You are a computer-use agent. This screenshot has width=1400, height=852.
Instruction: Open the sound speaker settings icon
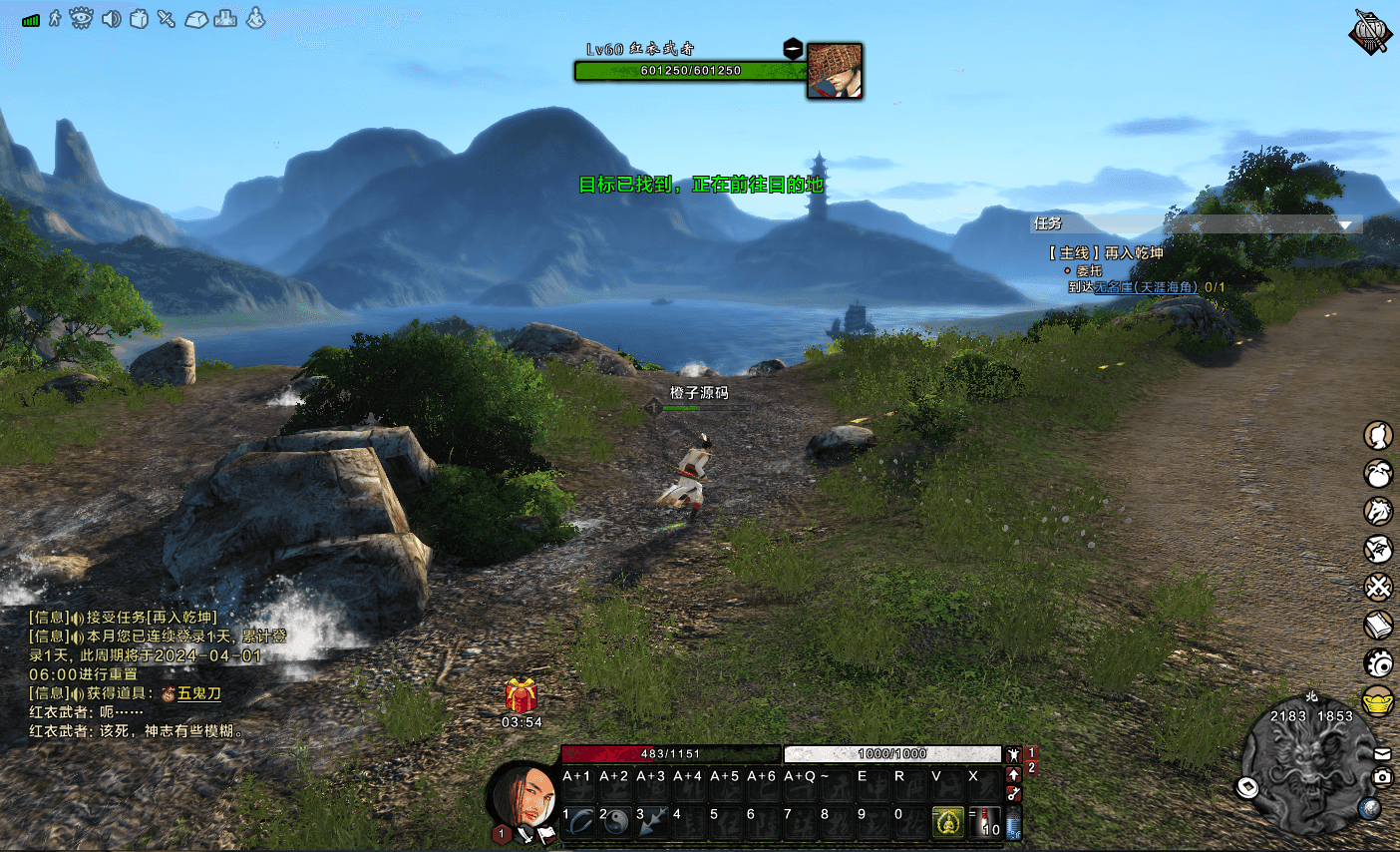[111, 18]
